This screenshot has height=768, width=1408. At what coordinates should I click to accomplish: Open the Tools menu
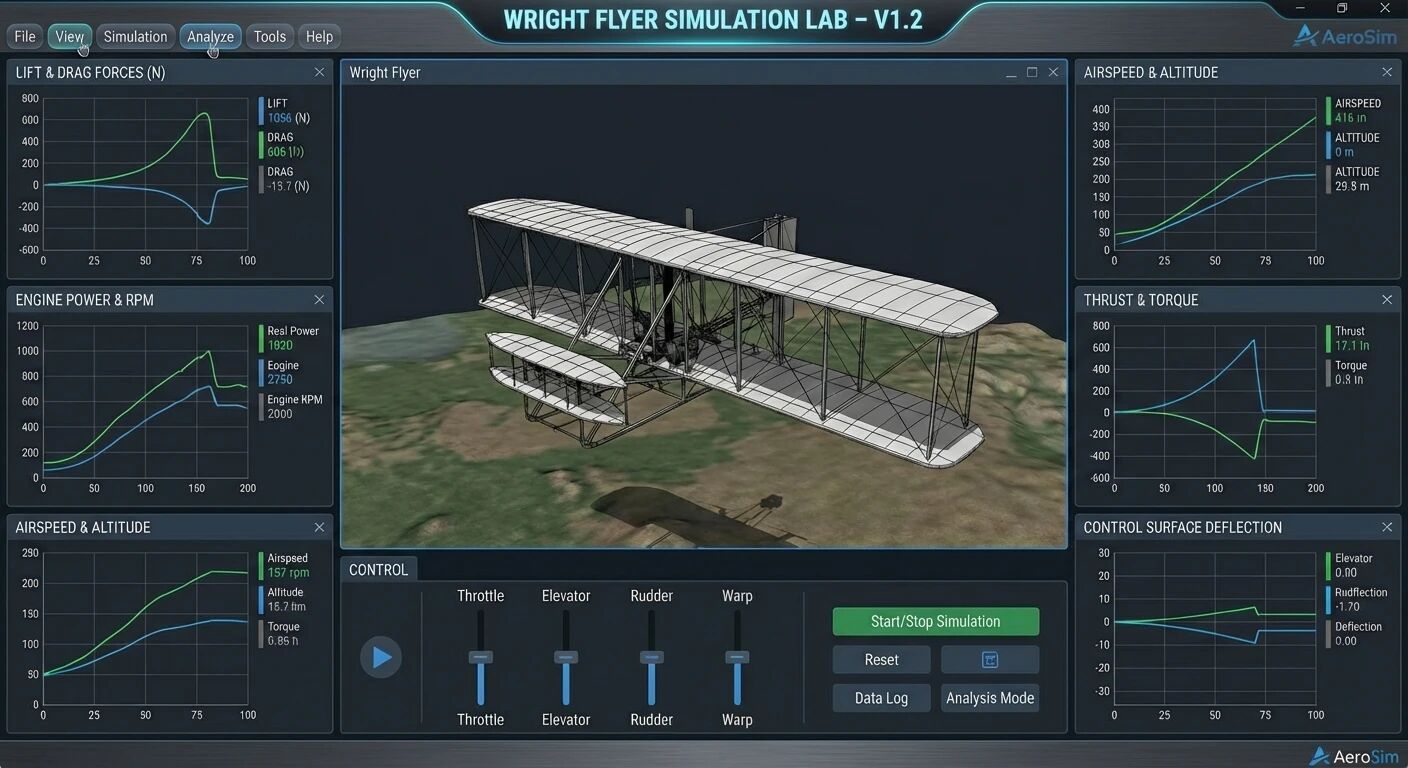tap(270, 37)
